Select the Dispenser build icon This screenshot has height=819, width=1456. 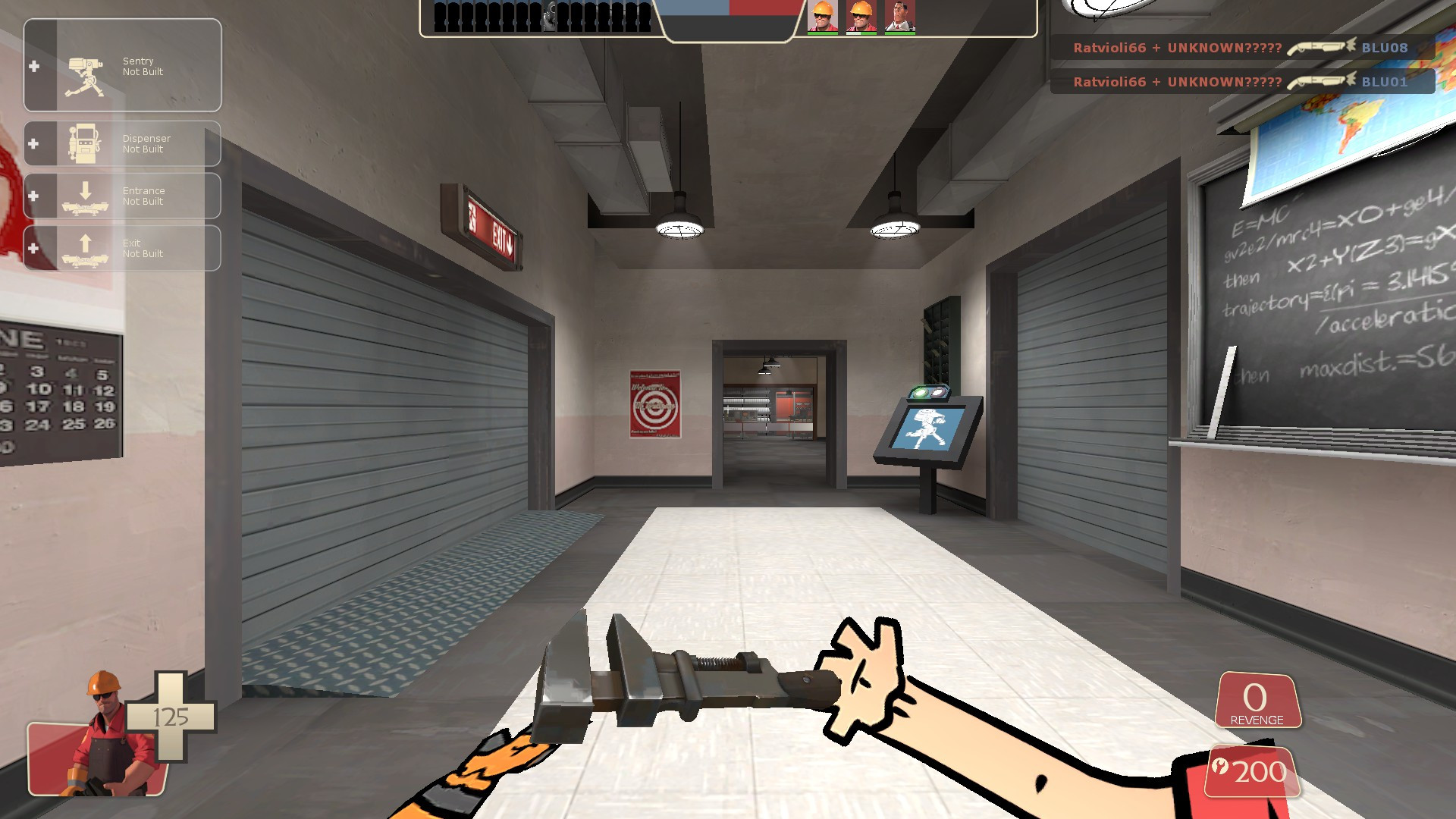pyautogui.click(x=83, y=144)
